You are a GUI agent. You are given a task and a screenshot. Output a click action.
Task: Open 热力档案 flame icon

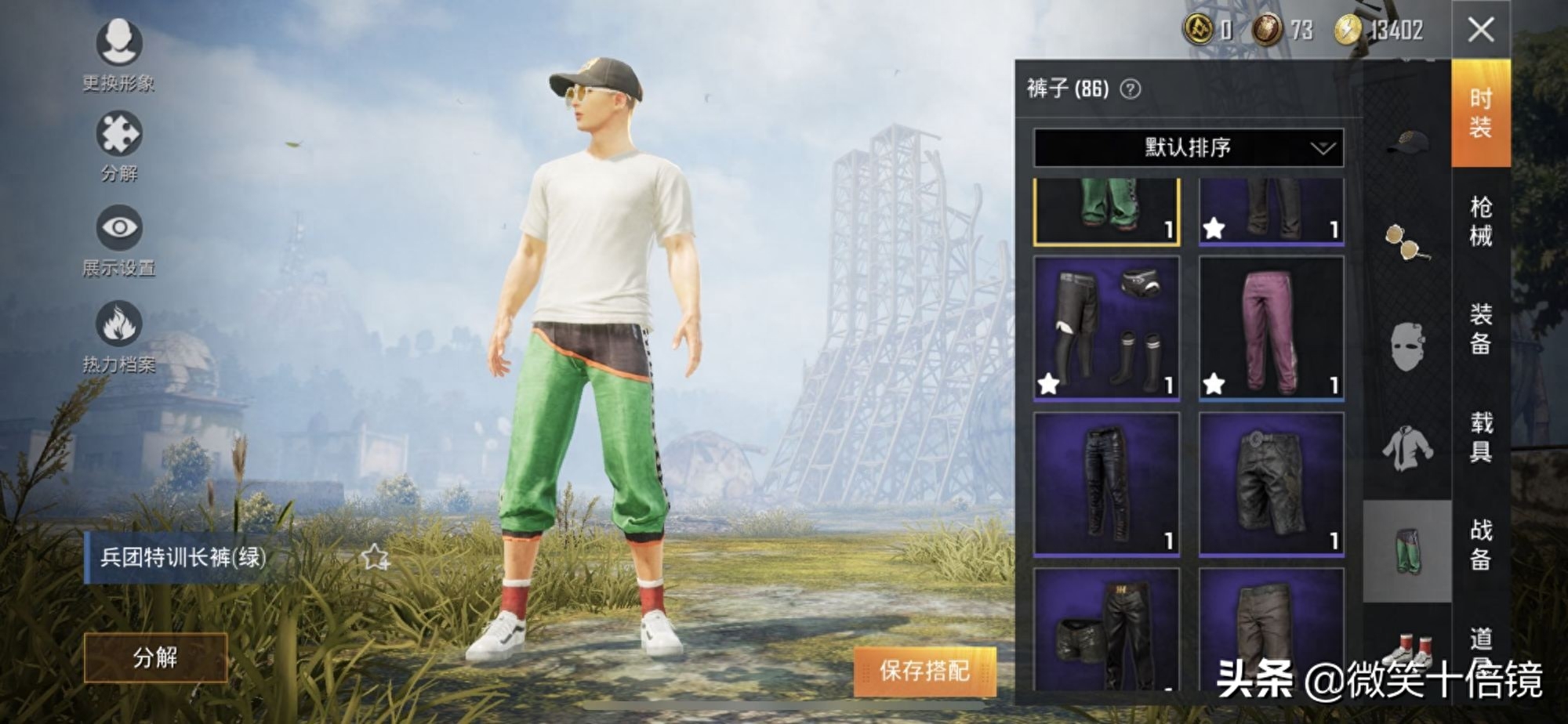point(119,324)
